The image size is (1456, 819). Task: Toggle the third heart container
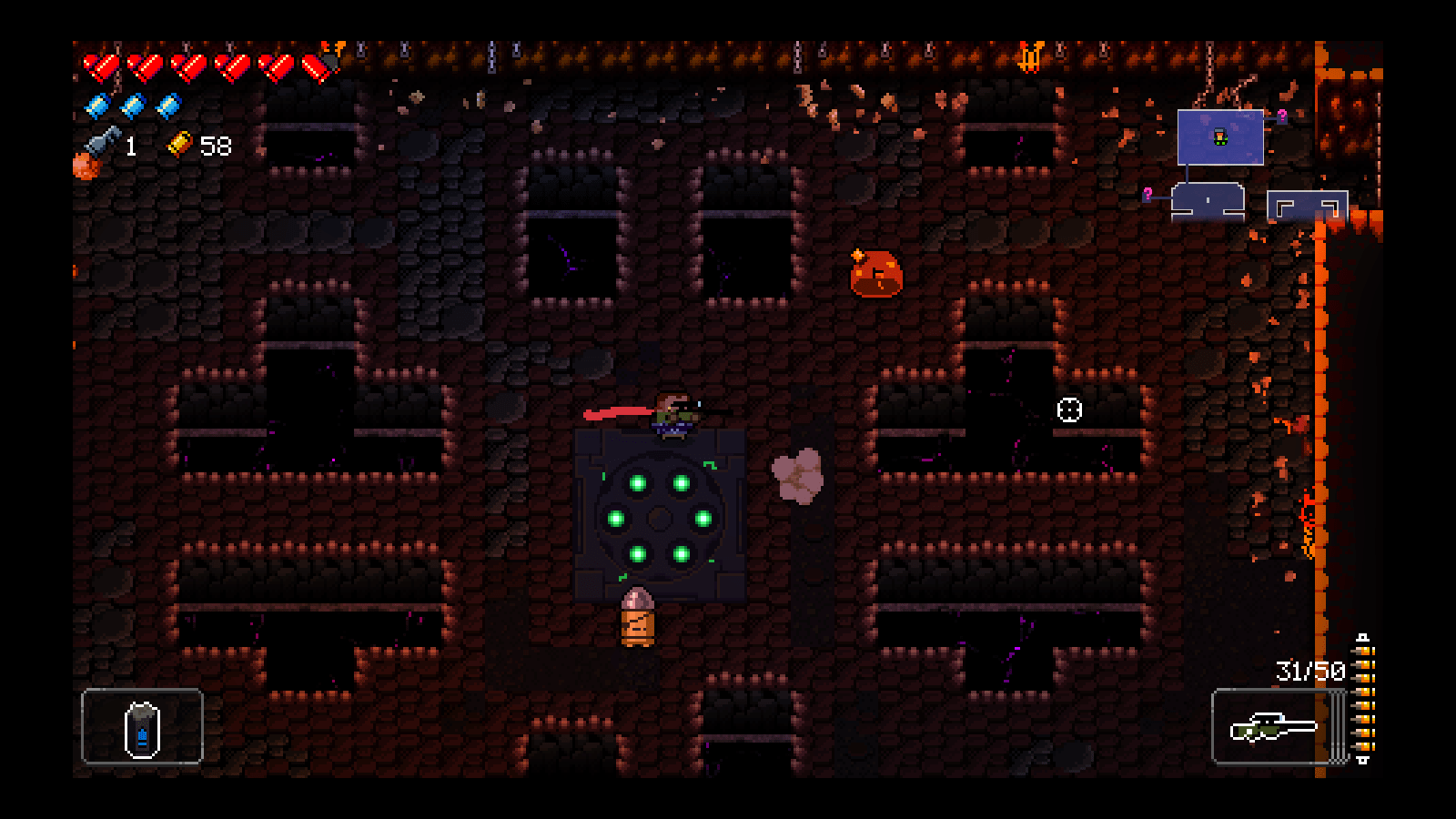187,67
